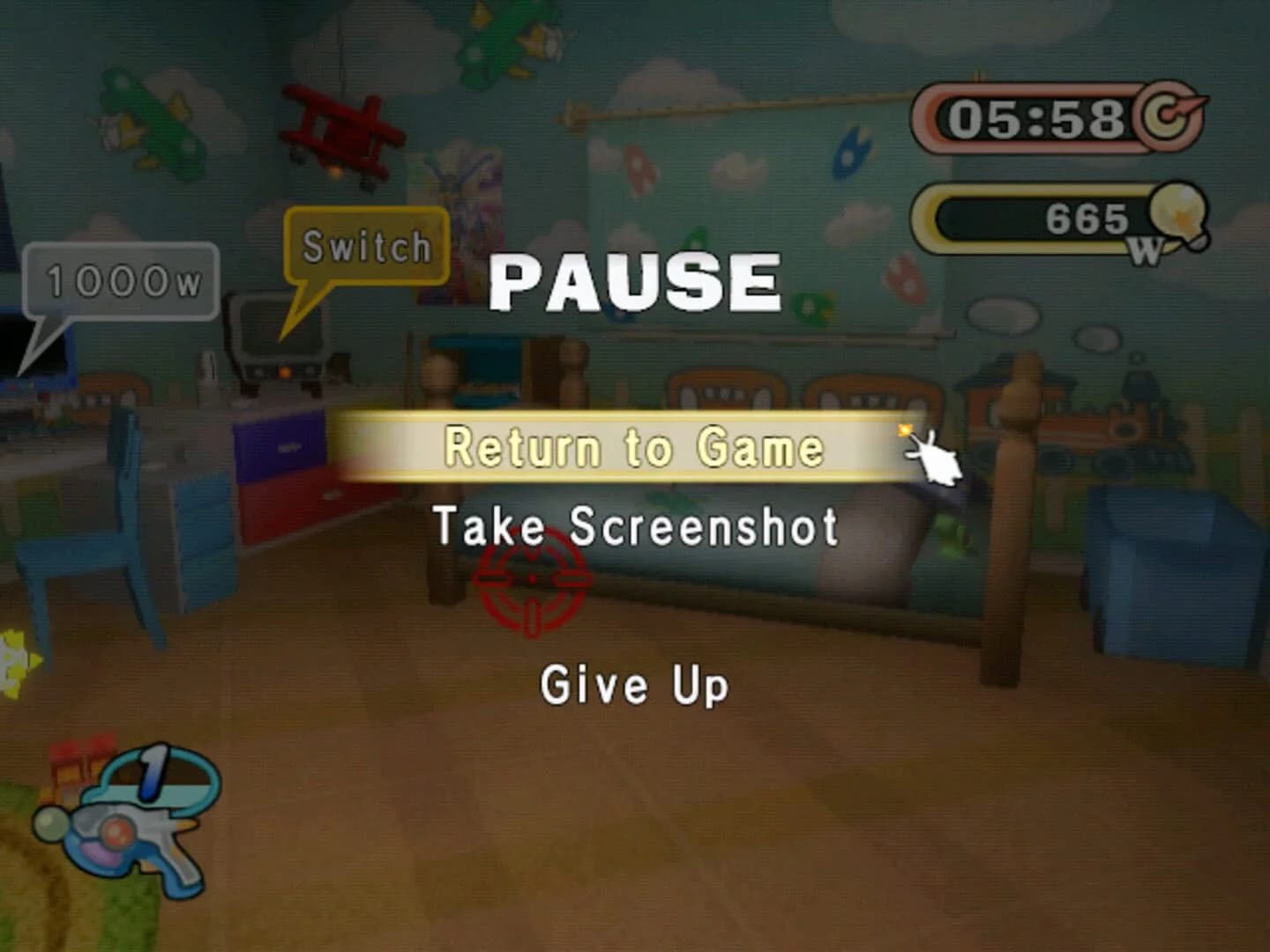
Task: Choose Give Up from the pause menu
Action: tap(634, 686)
